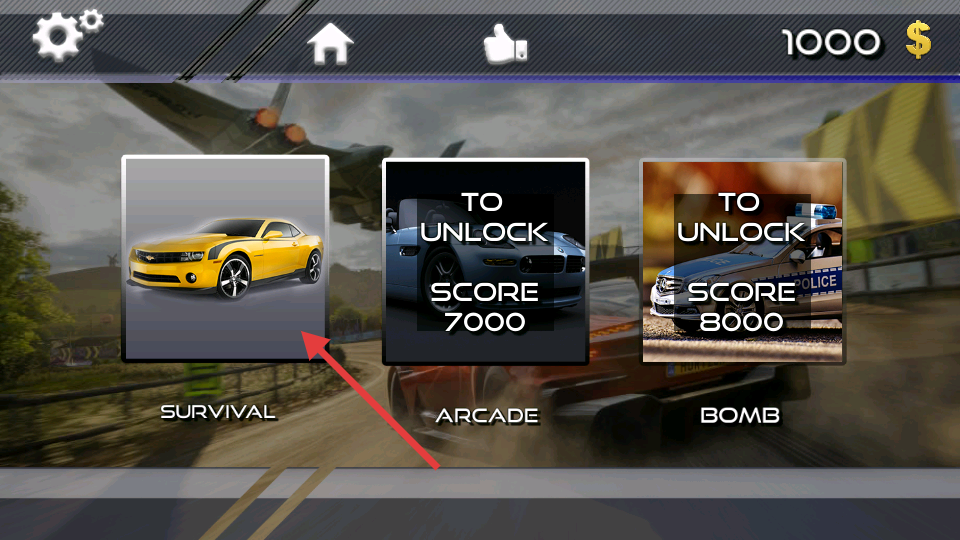Choose the locked Arcade mode tile
Screen dimensions: 960x540
(x=485, y=261)
